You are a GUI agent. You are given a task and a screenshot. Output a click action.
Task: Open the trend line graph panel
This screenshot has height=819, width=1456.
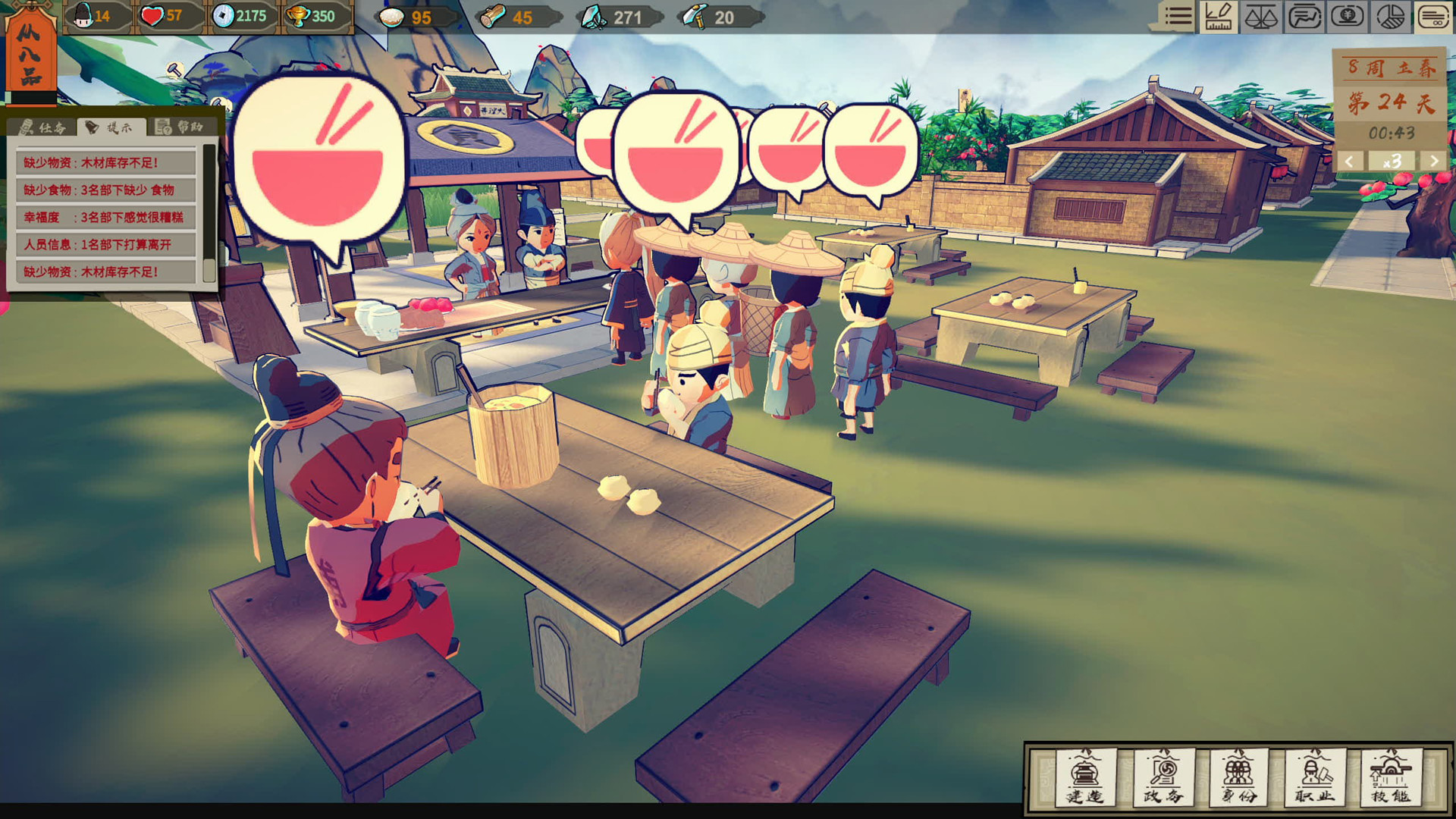point(1304,17)
